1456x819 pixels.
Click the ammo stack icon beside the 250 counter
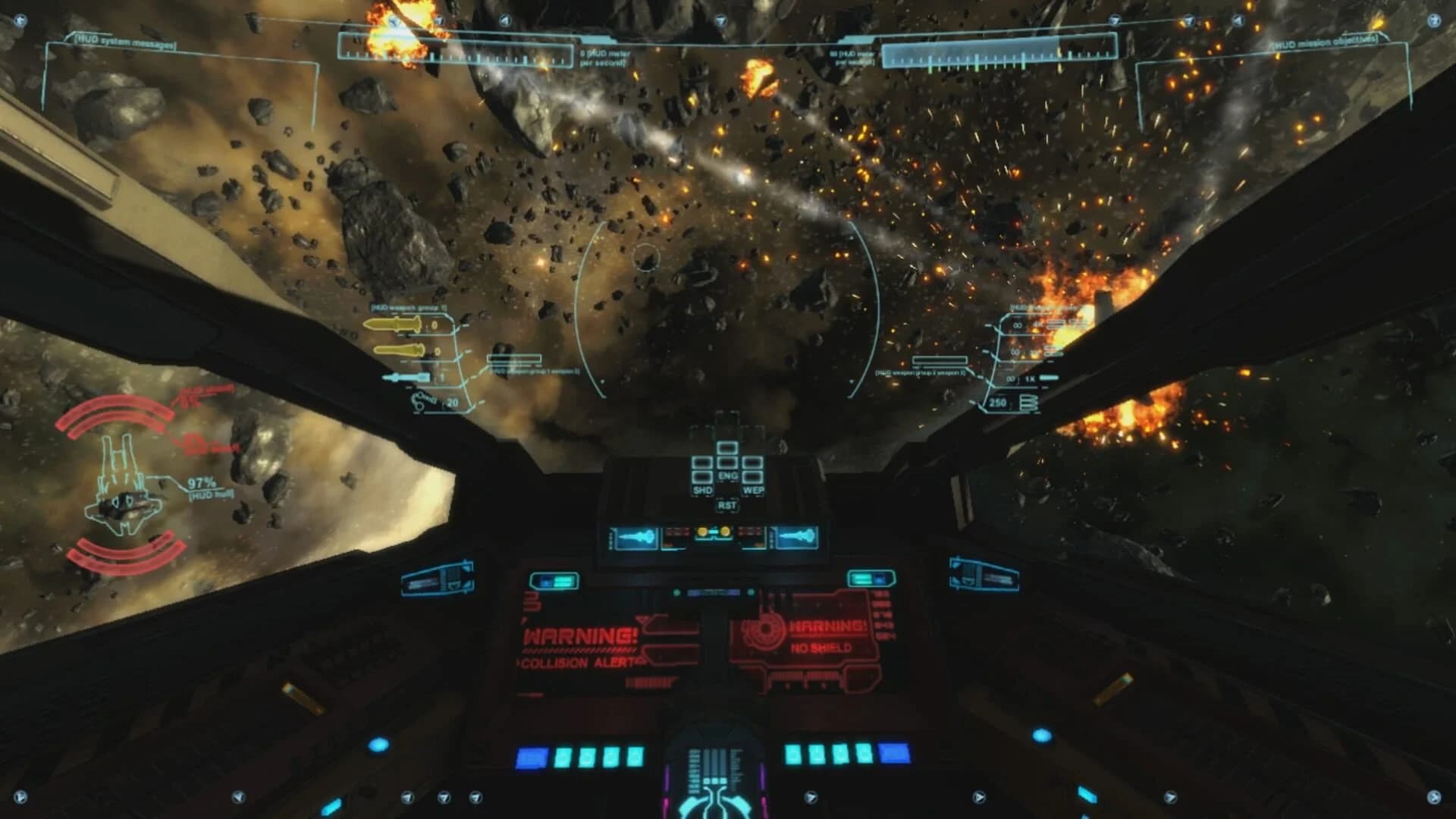tap(1029, 402)
